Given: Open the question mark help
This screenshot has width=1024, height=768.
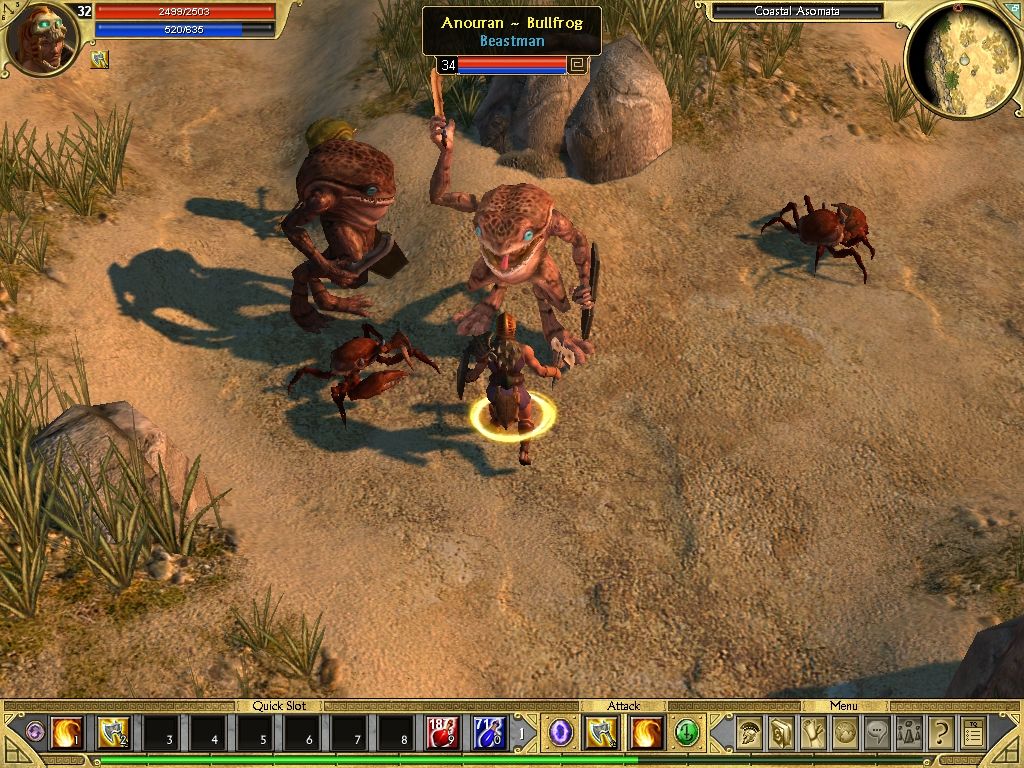Looking at the screenshot, I should [941, 733].
